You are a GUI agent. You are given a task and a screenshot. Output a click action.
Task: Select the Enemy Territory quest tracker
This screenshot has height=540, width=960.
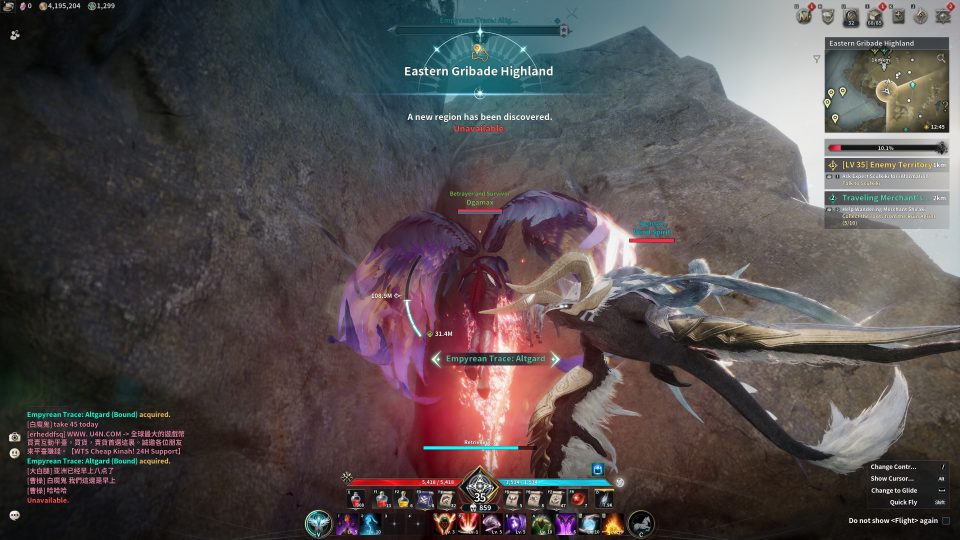(886, 164)
